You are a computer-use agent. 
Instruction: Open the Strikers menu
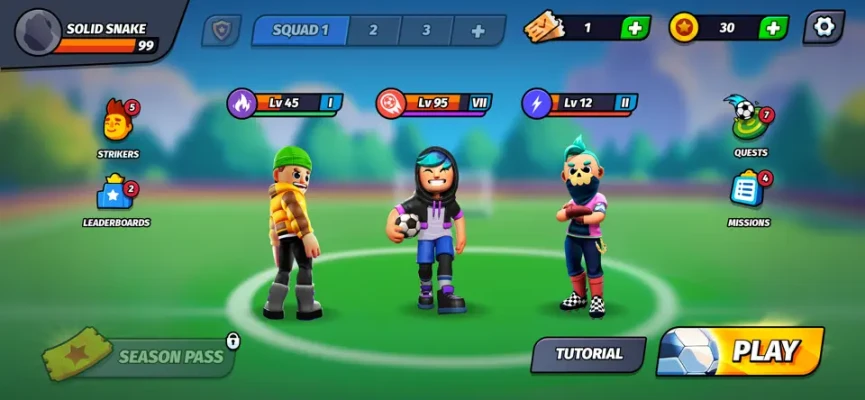tap(118, 127)
